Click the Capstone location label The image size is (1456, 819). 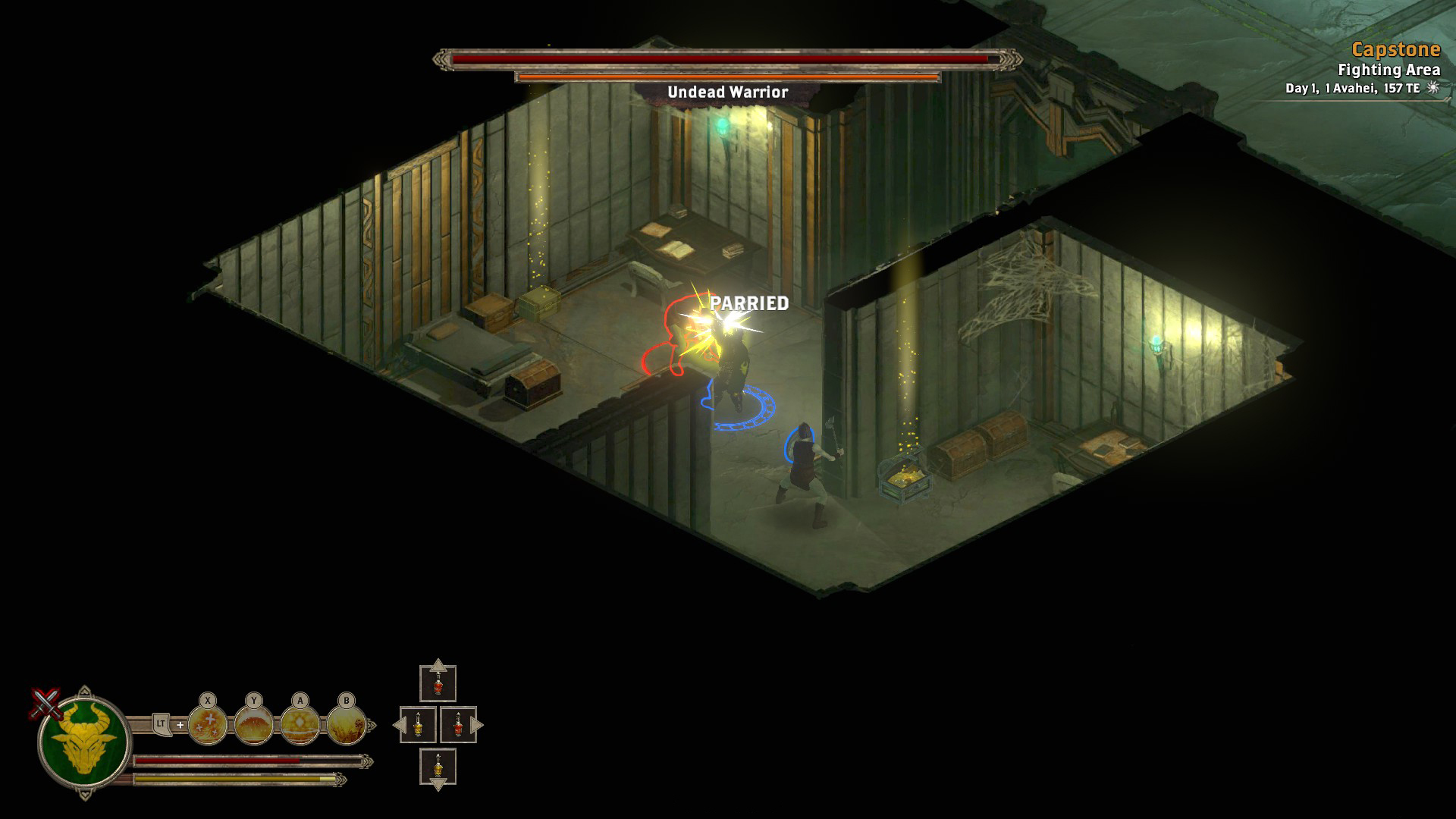1396,52
